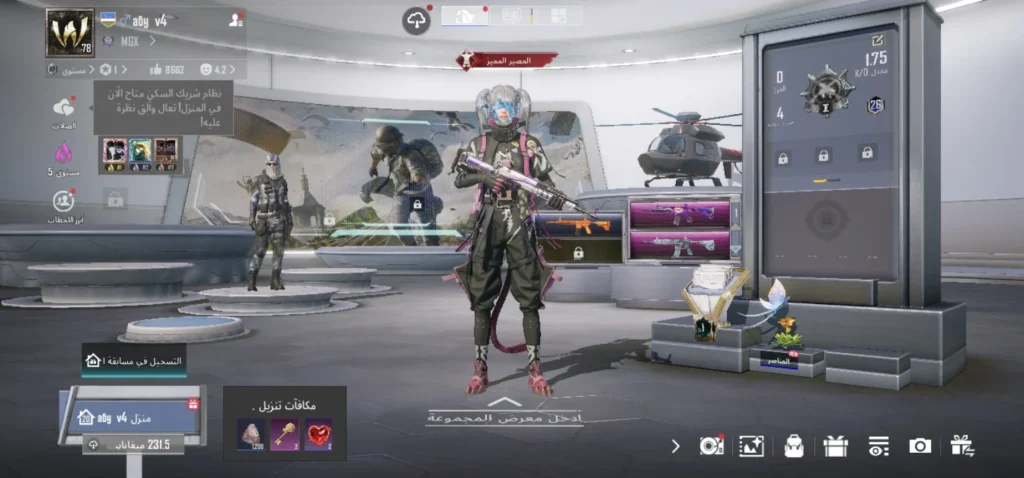Viewport: 1024px width, 478px height.
Task: Select the orange rifle skin showcase slot
Action: (578, 227)
